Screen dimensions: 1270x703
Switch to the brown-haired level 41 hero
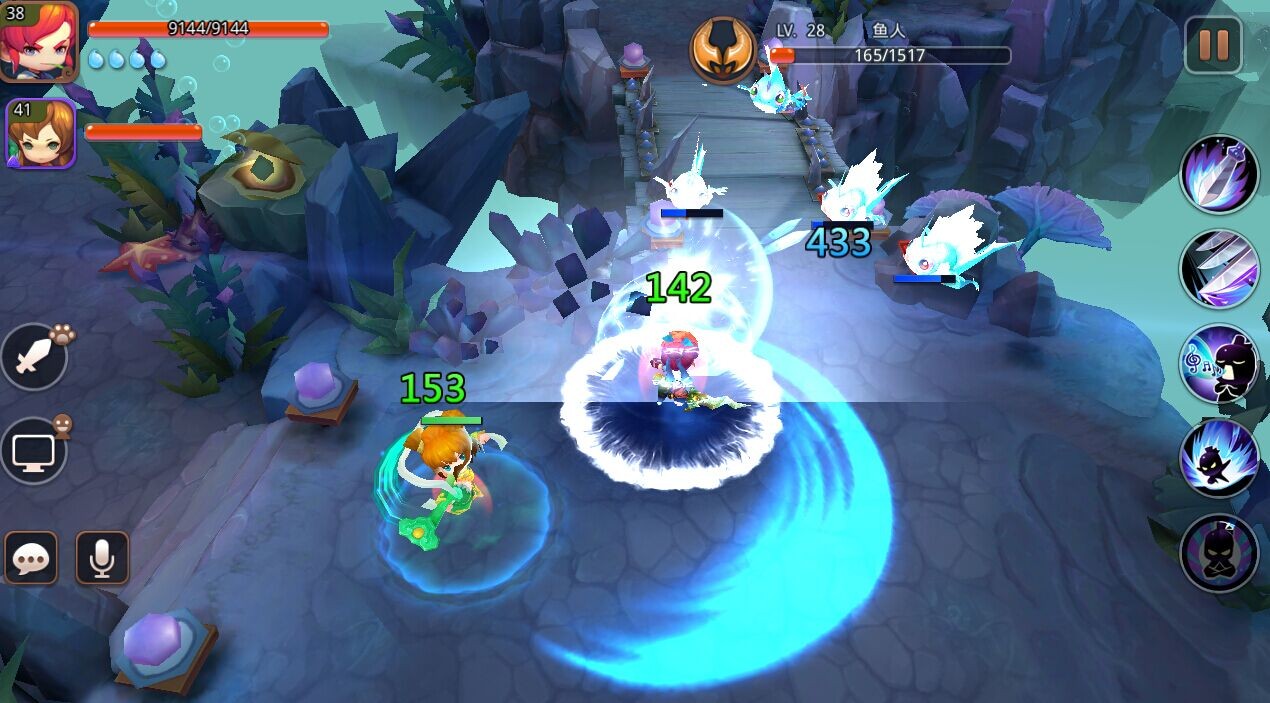click(41, 134)
